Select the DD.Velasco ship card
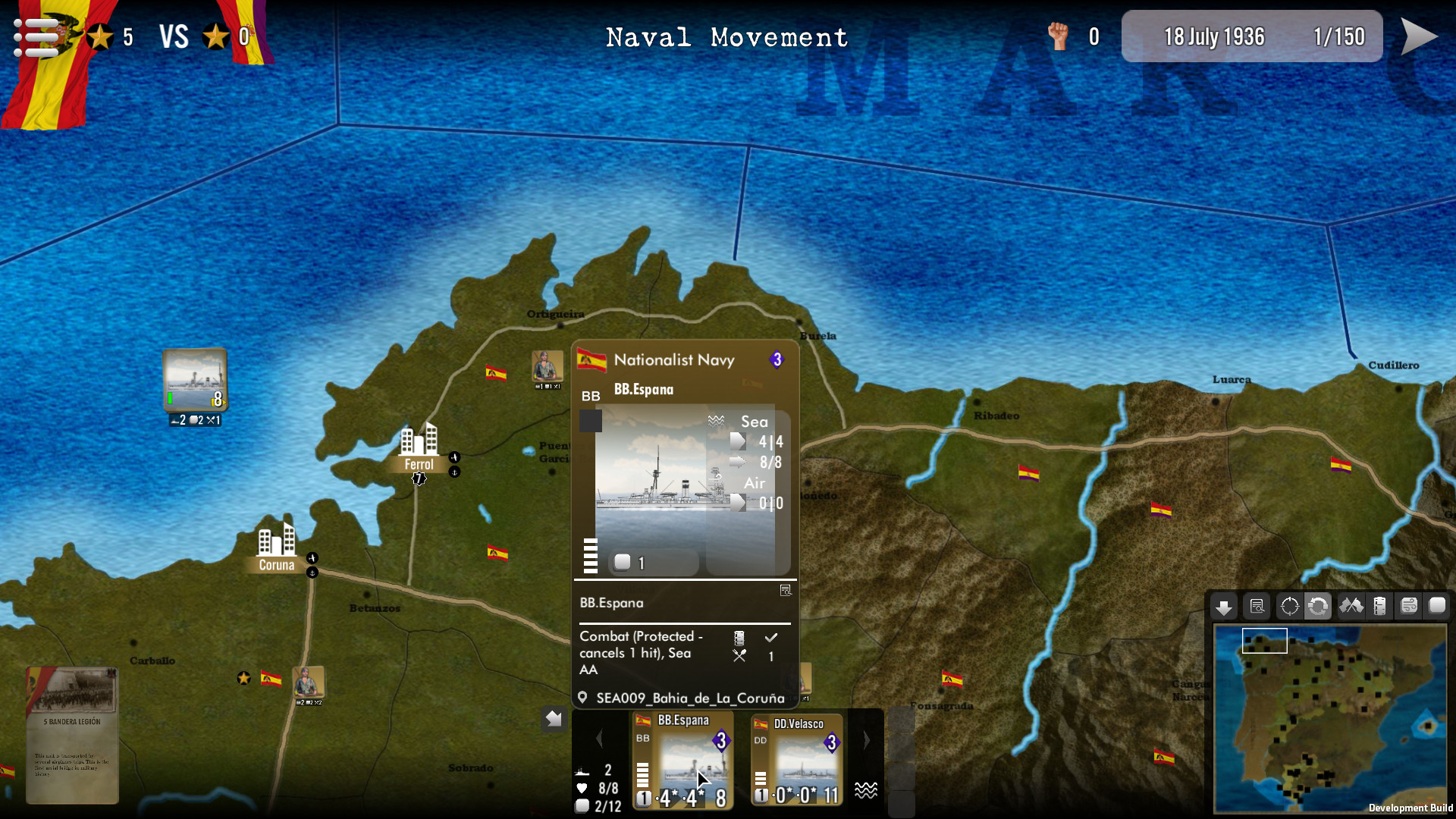 click(797, 758)
